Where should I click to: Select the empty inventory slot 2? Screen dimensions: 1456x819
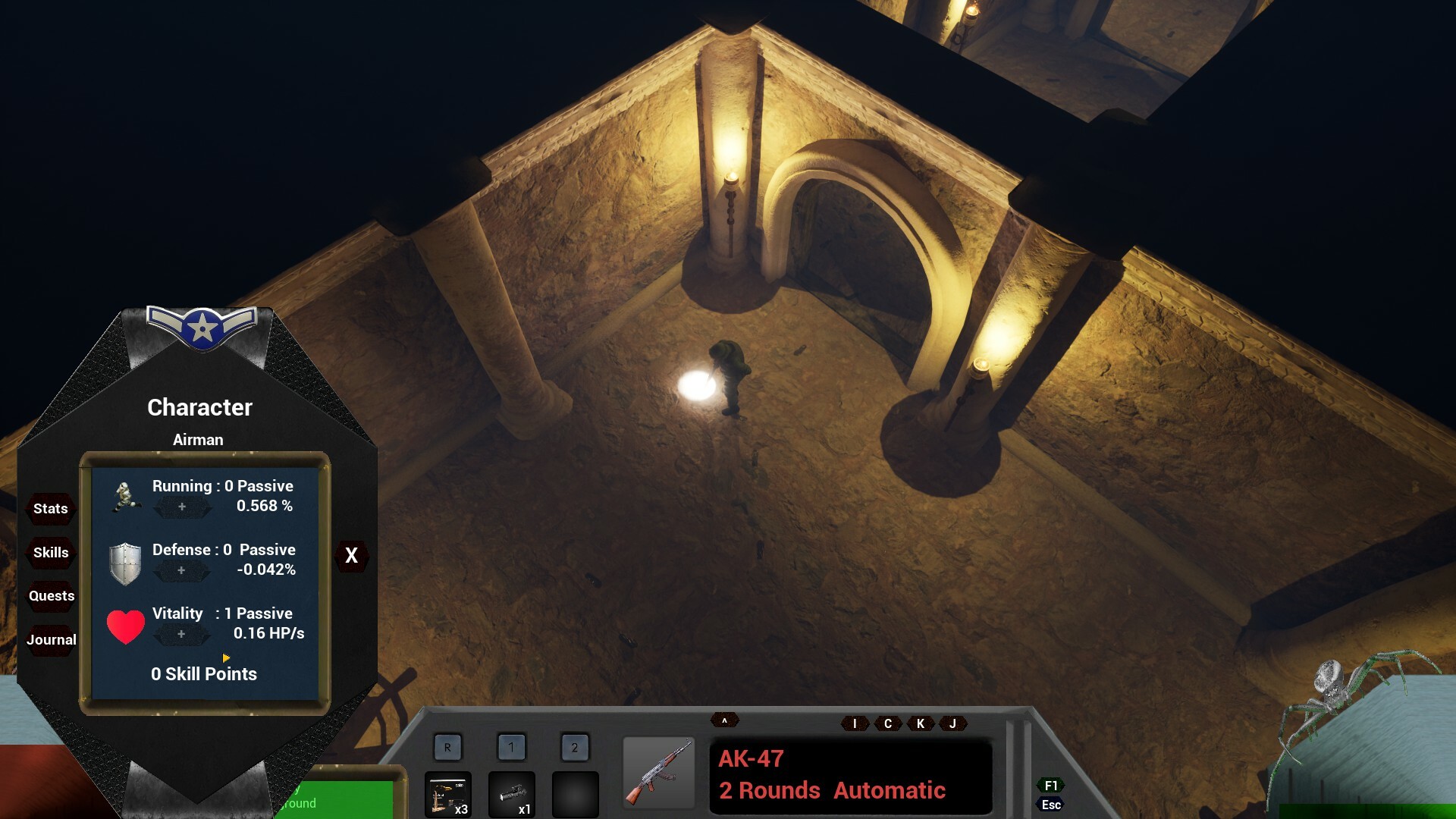(x=576, y=795)
